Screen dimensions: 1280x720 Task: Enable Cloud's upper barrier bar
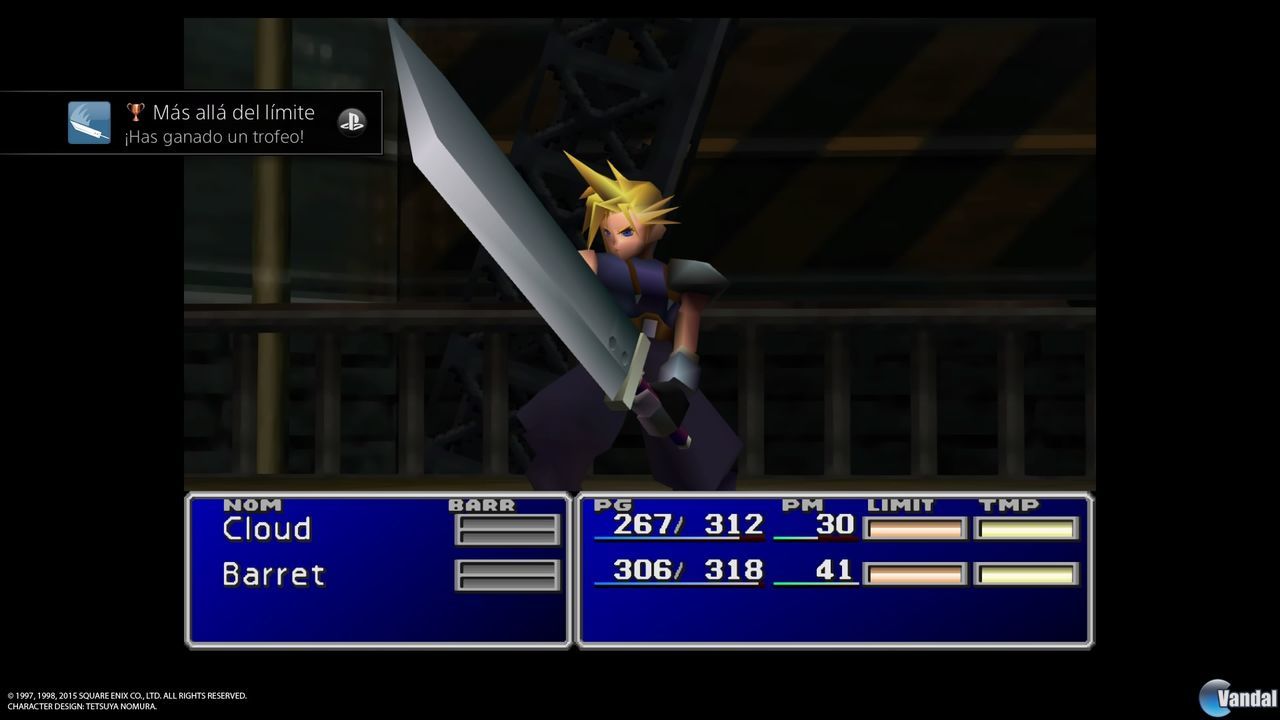coord(507,522)
